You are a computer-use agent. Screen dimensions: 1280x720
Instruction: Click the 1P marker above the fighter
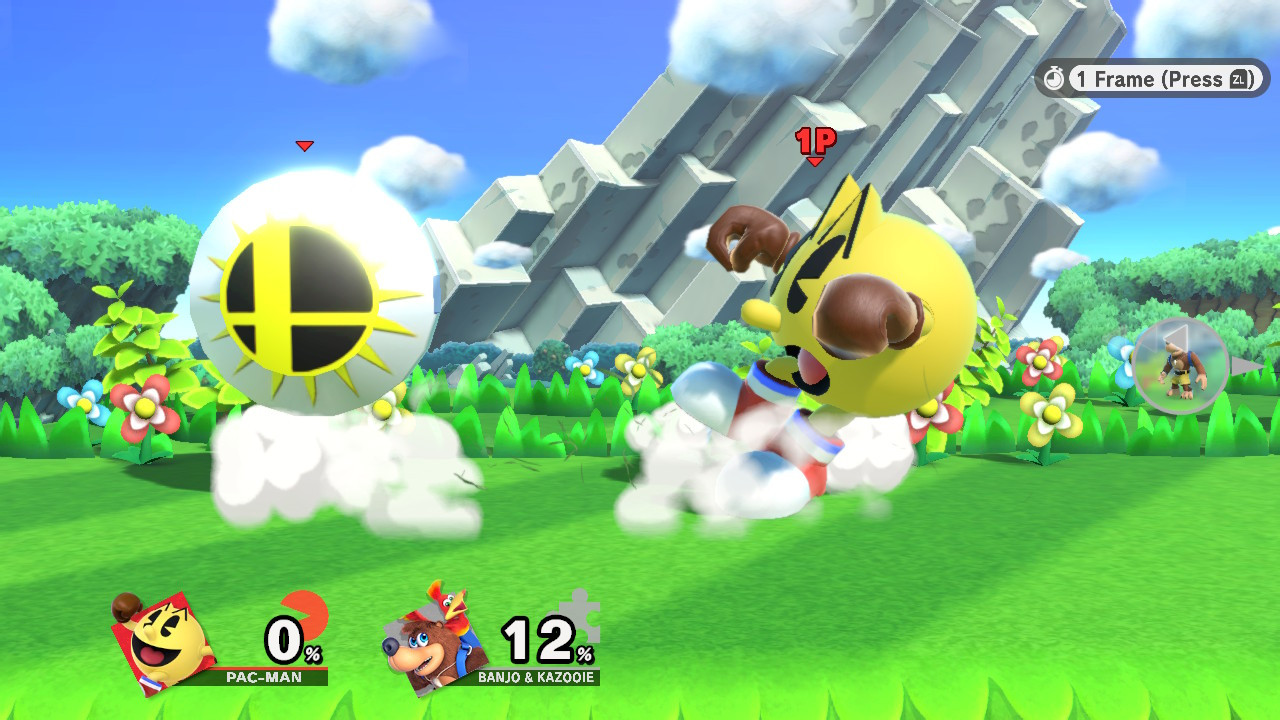[815, 140]
